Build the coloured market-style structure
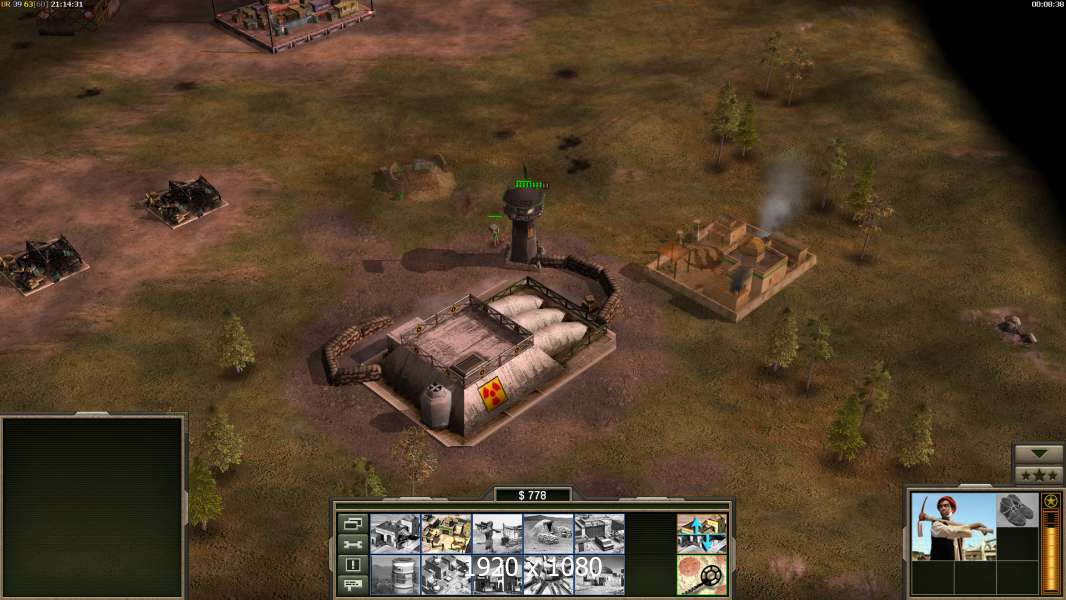This screenshot has height=600, width=1066. 446,534
